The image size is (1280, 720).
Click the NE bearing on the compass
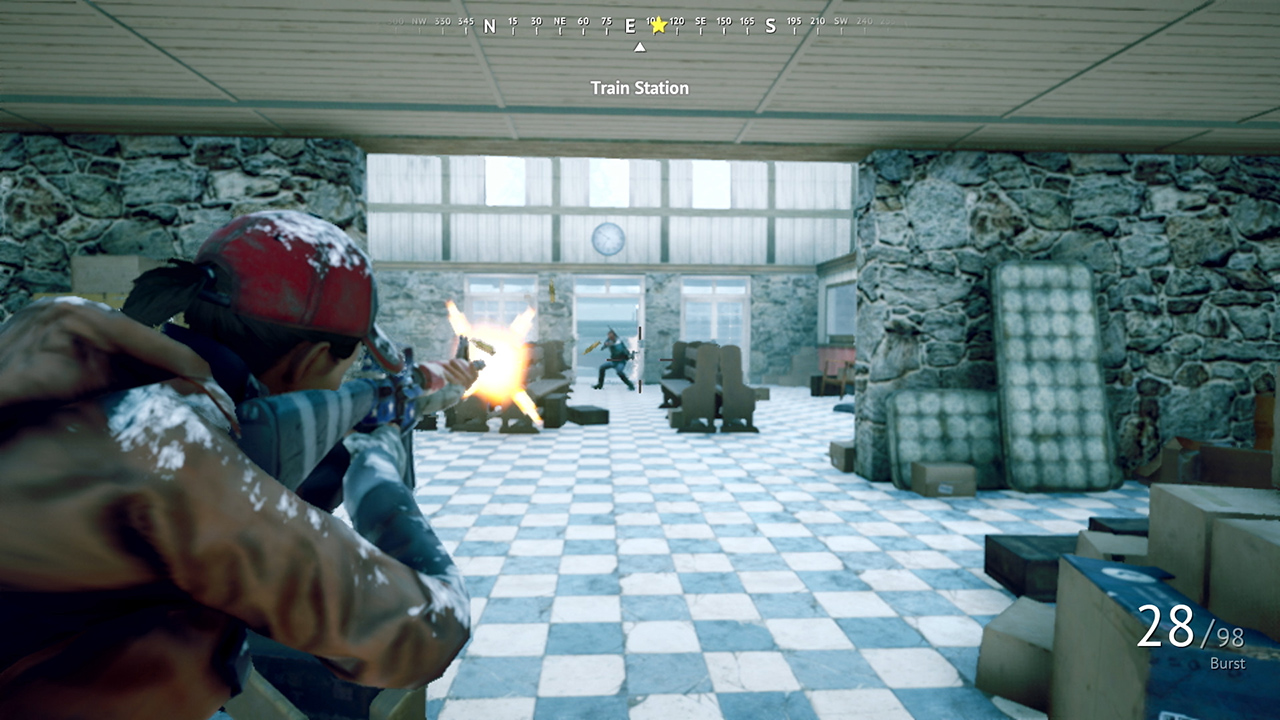click(x=560, y=21)
